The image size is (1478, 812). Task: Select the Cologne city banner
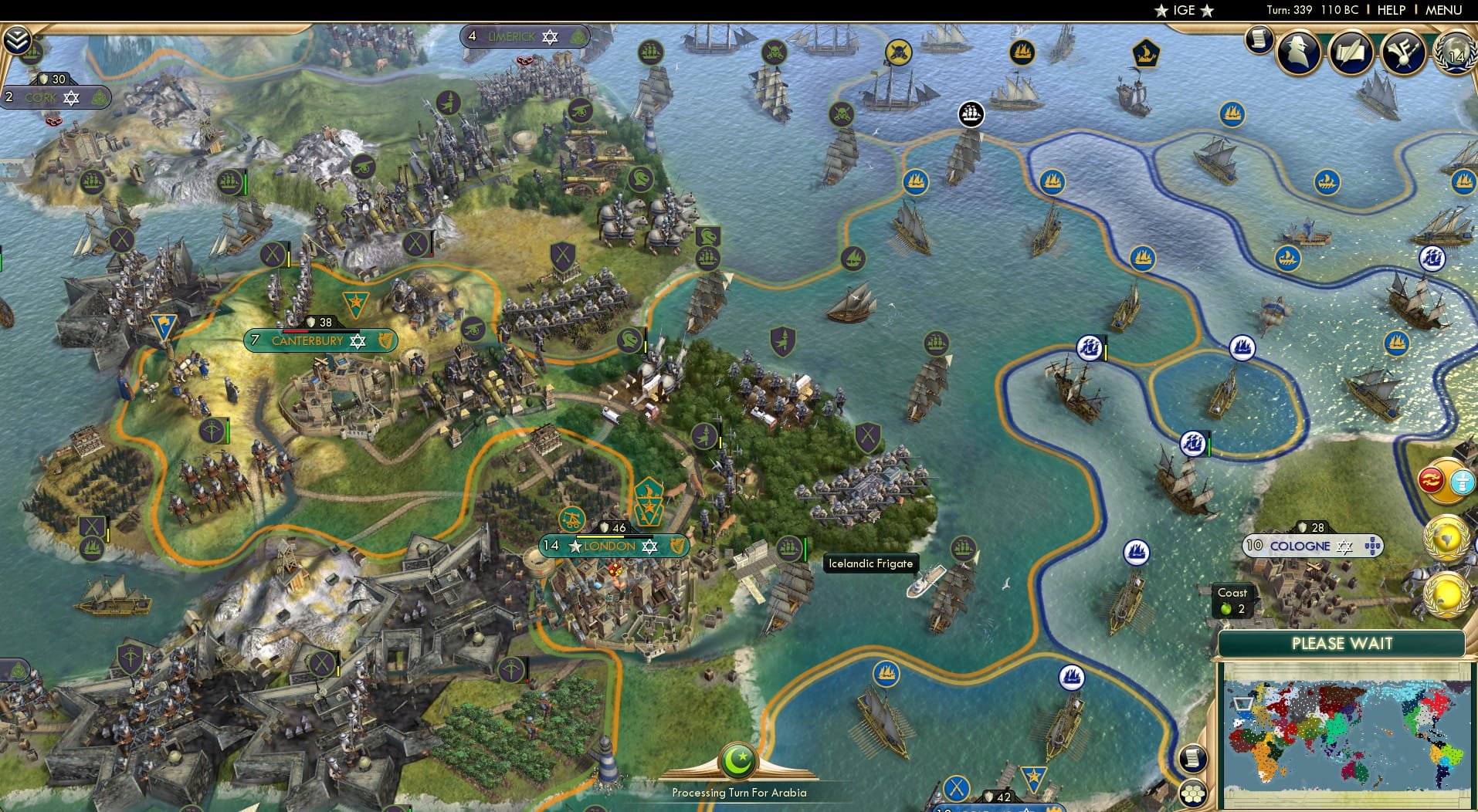(x=1313, y=546)
